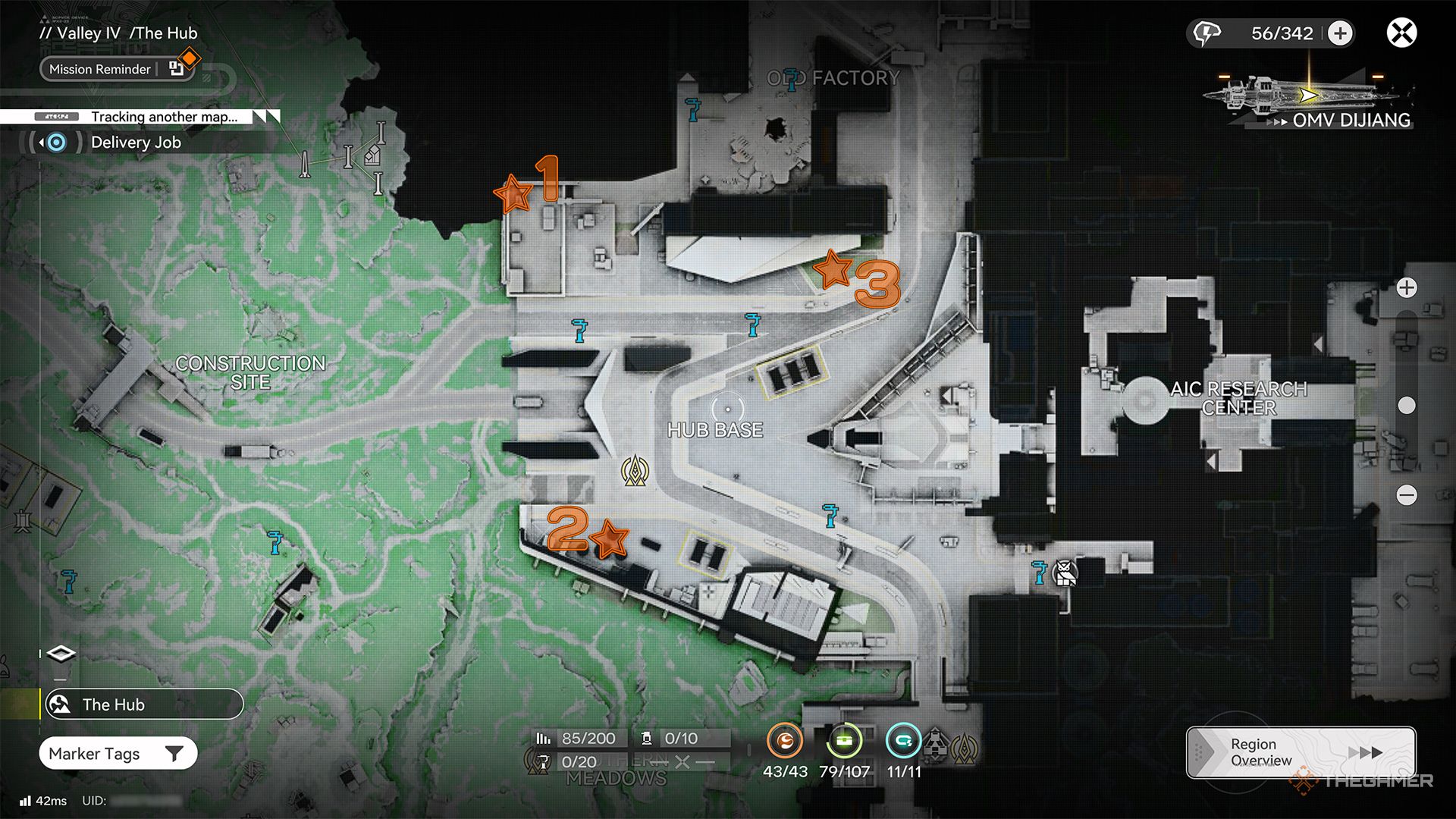Open the Region Overview
Image resolution: width=1456 pixels, height=819 pixels.
point(1300,752)
